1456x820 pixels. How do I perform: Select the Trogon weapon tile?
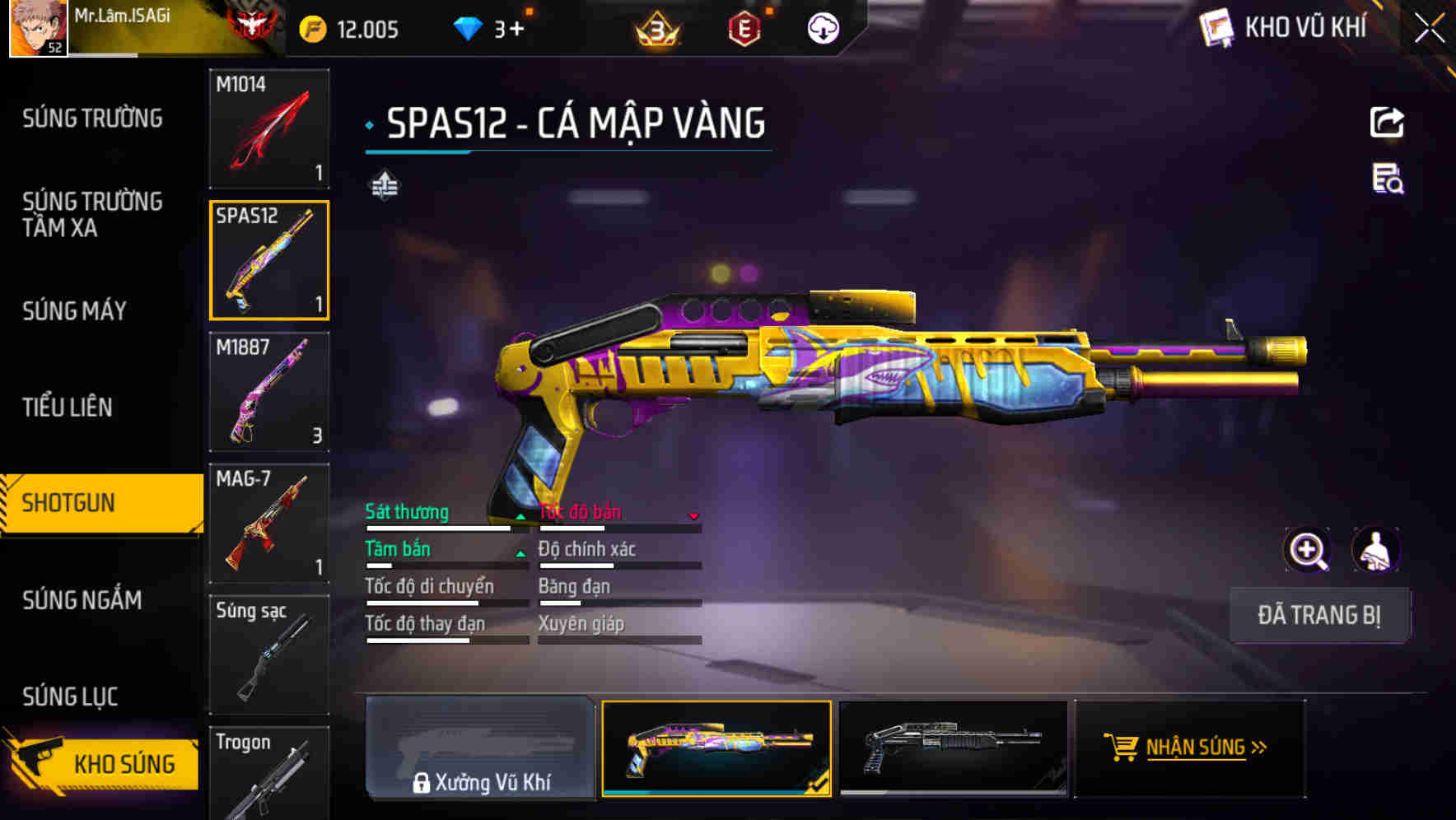(x=269, y=774)
